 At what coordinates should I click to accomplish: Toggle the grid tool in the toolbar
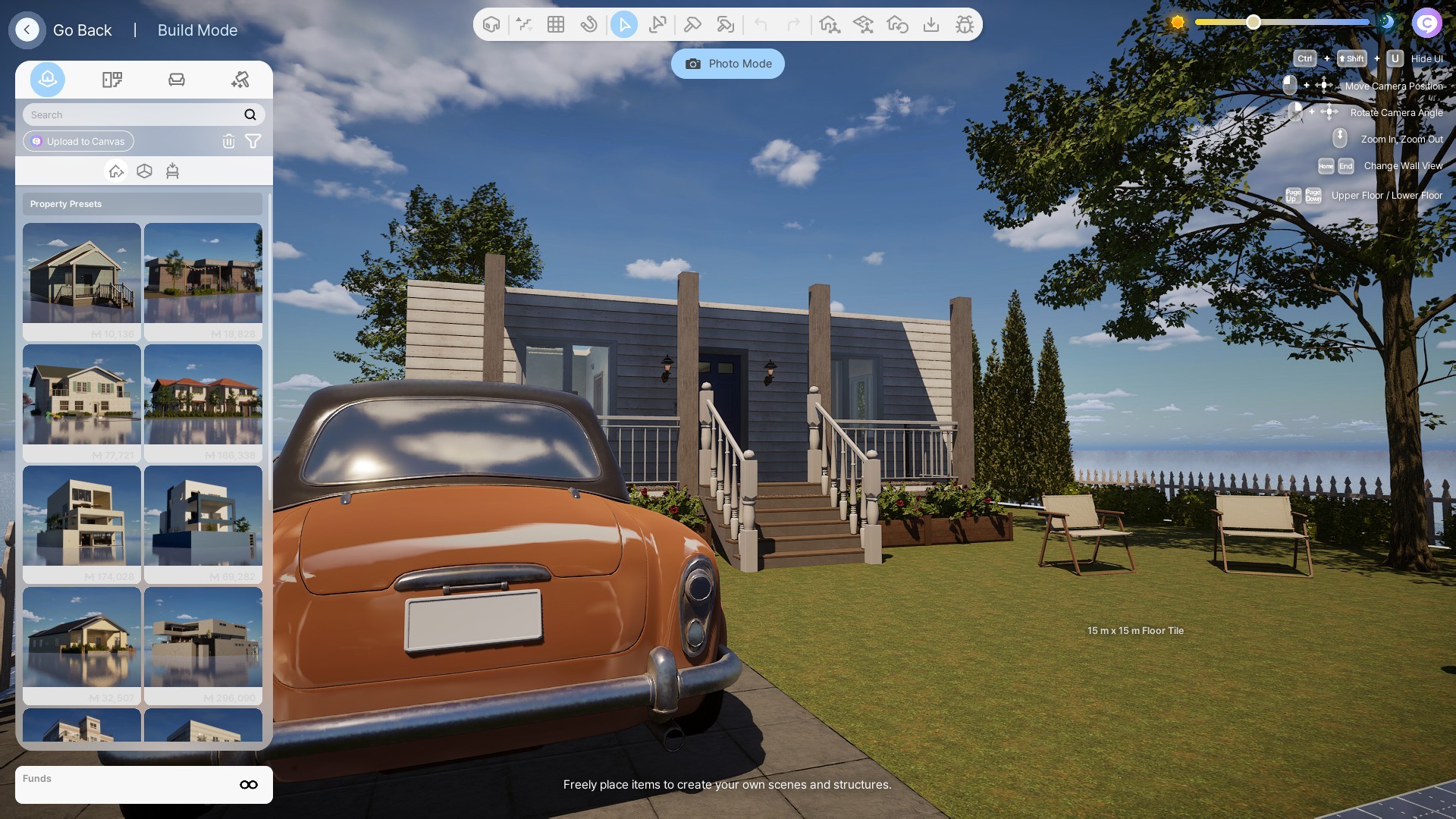point(556,24)
